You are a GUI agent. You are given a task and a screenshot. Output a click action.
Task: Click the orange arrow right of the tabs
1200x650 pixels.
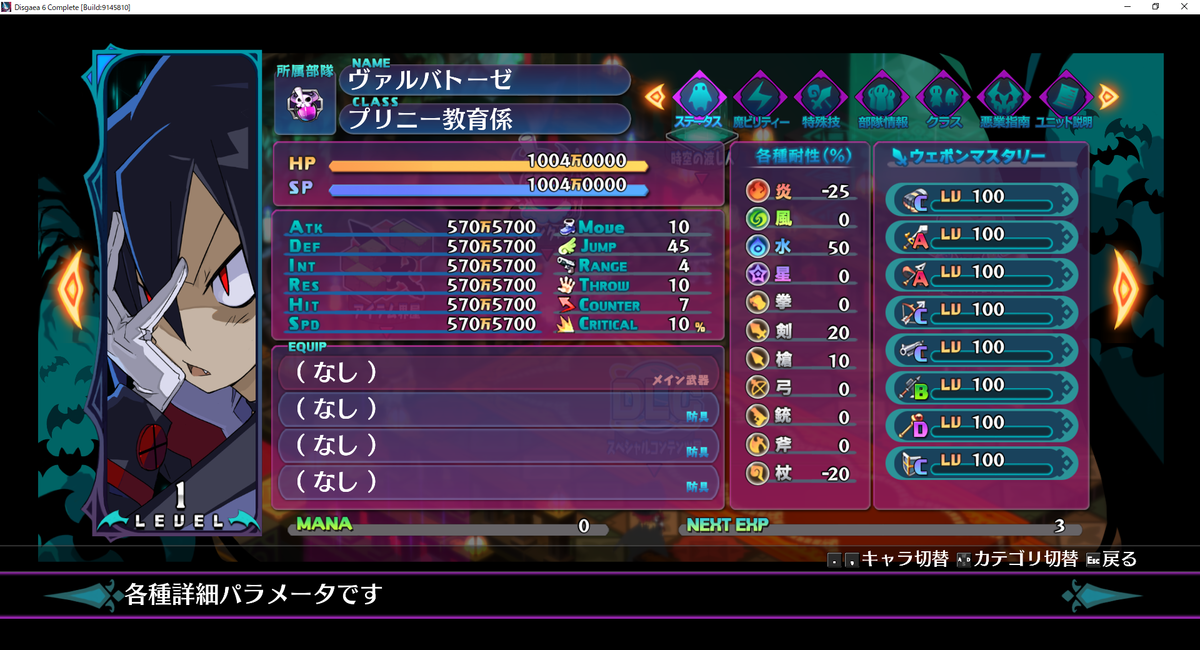(x=1108, y=96)
